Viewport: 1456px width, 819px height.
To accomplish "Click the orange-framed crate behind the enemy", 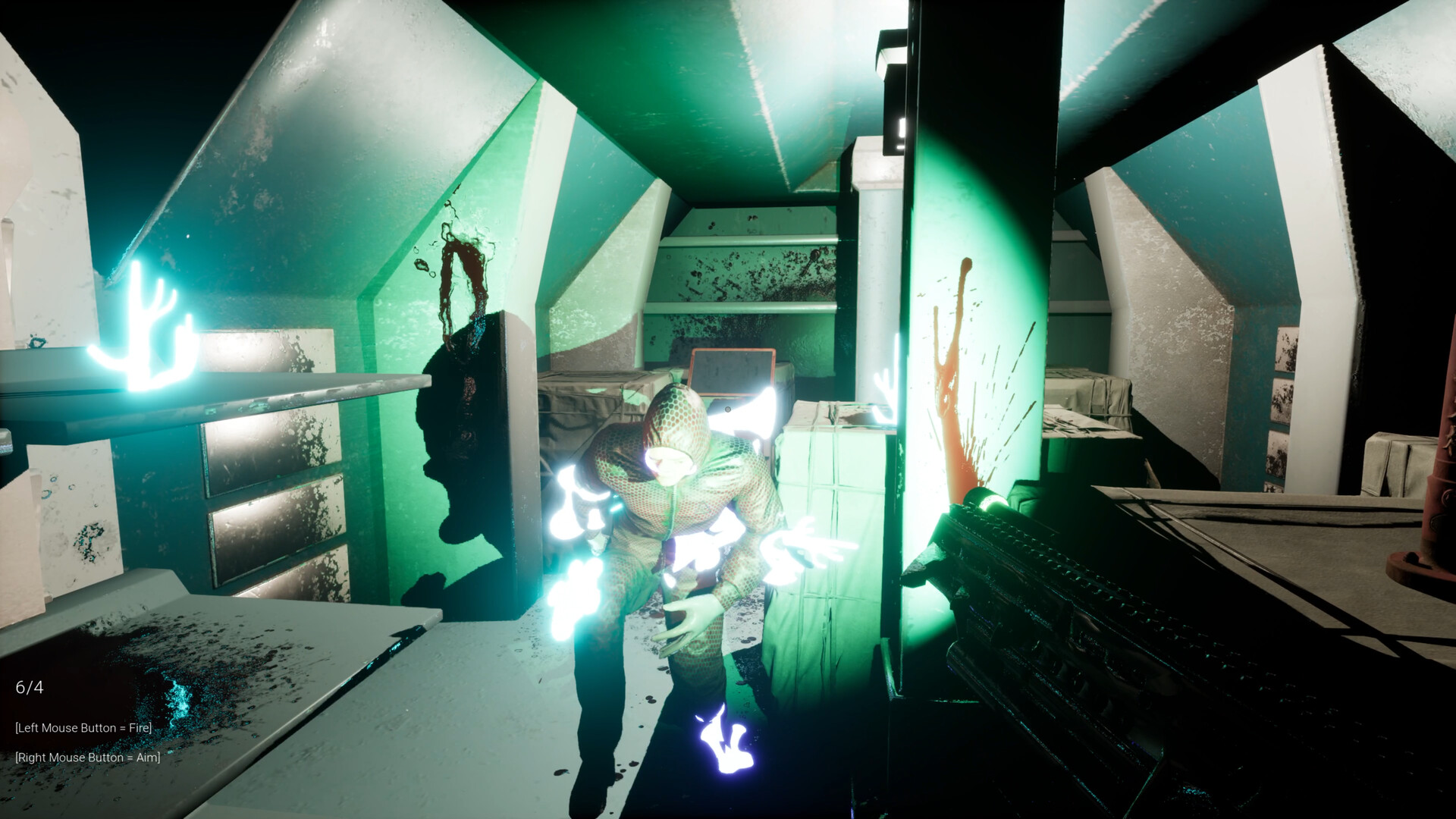I will coord(732,372).
